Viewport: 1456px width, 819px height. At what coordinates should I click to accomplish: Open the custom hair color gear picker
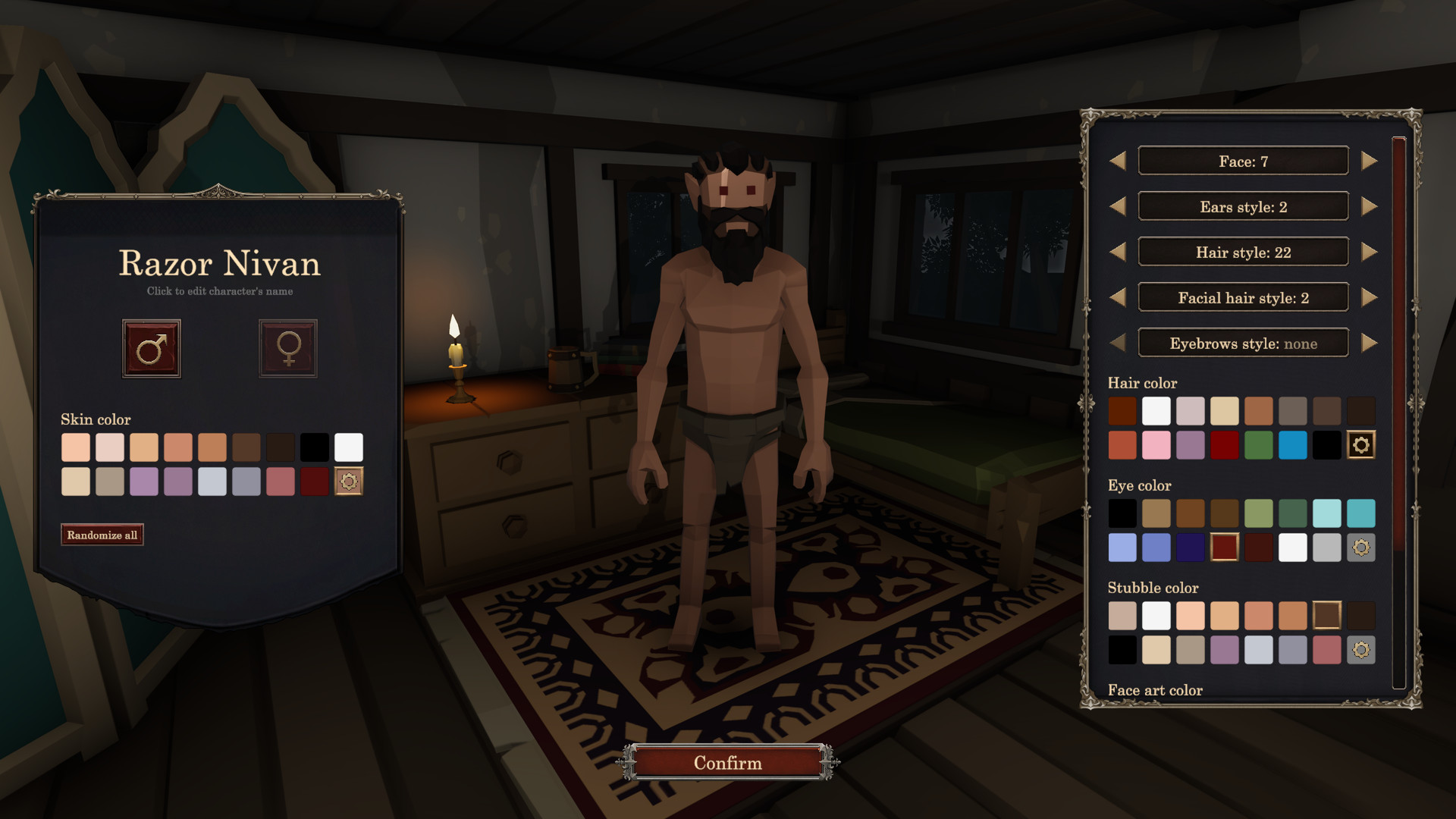(x=1360, y=445)
